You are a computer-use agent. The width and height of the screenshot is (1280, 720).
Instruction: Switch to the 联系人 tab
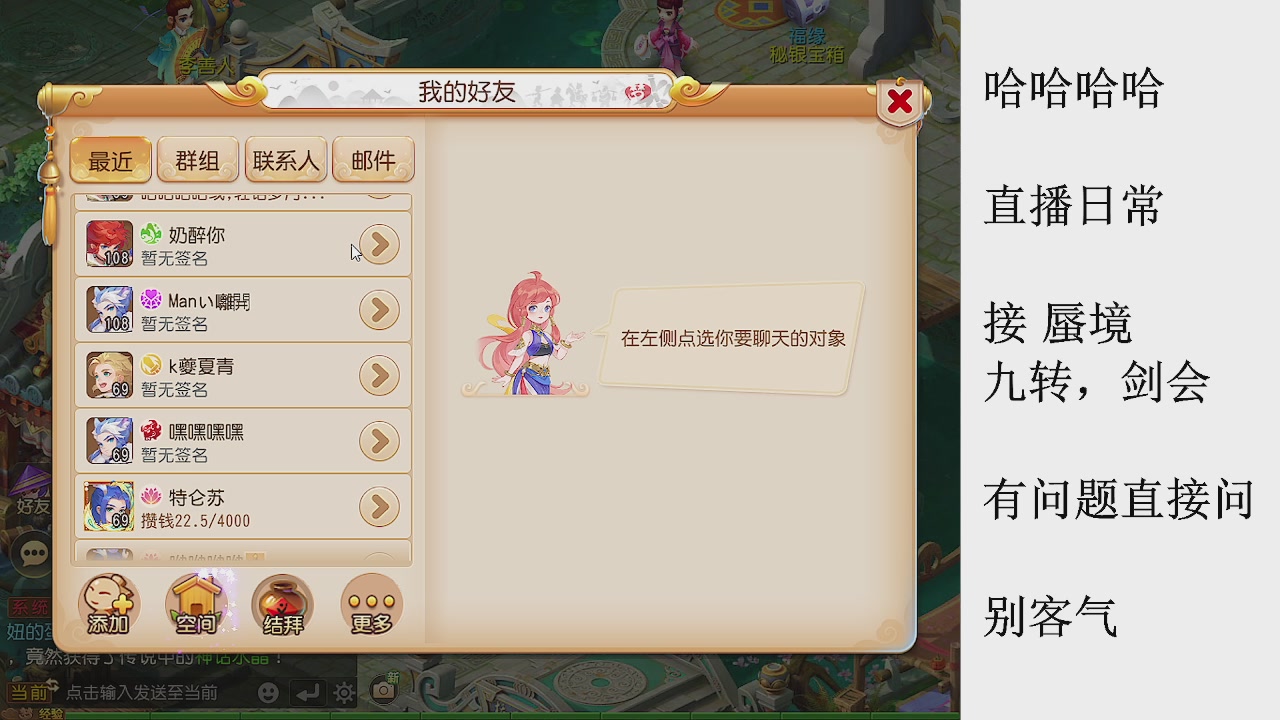285,160
